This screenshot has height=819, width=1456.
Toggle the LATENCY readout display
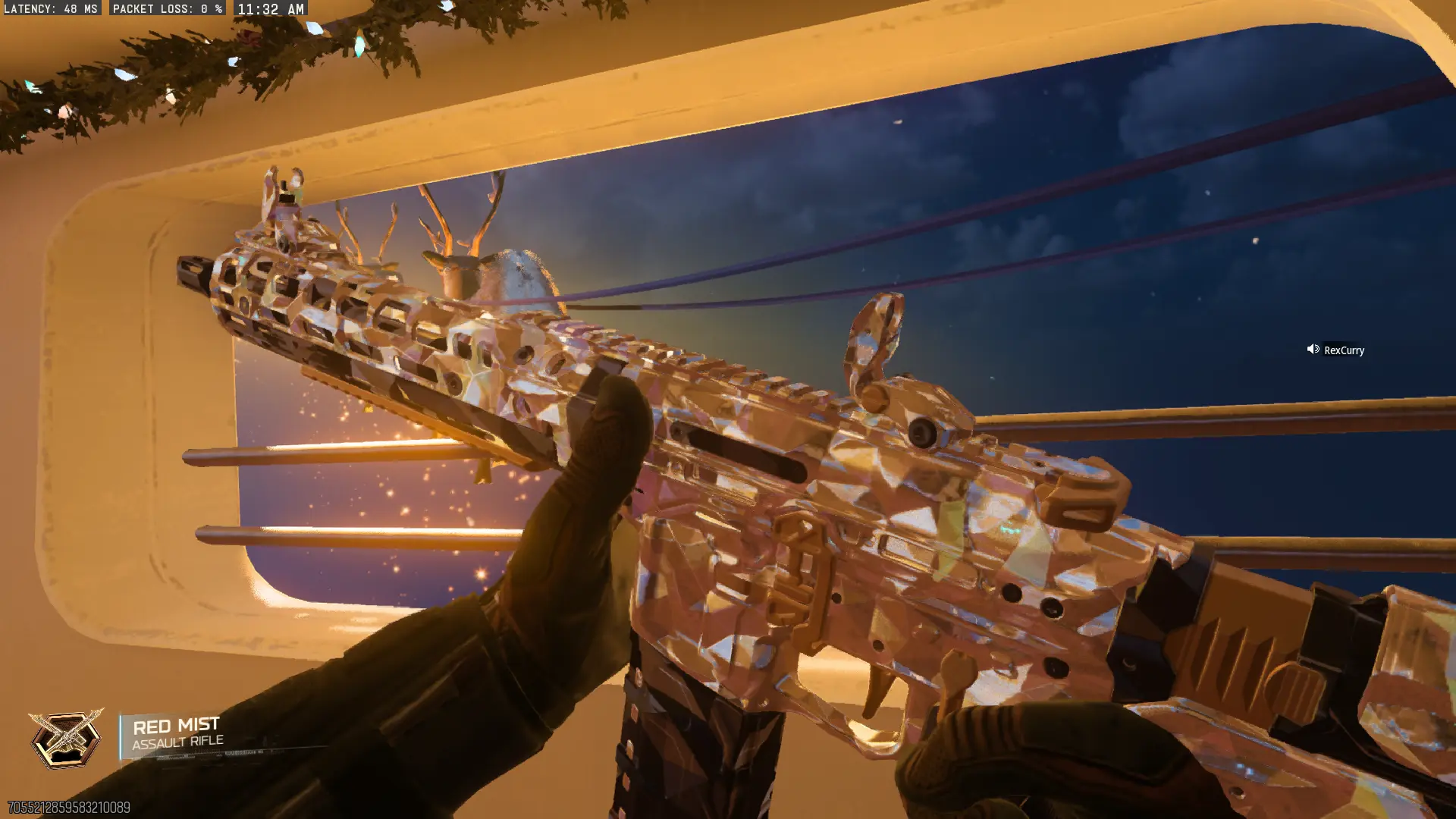tap(51, 9)
